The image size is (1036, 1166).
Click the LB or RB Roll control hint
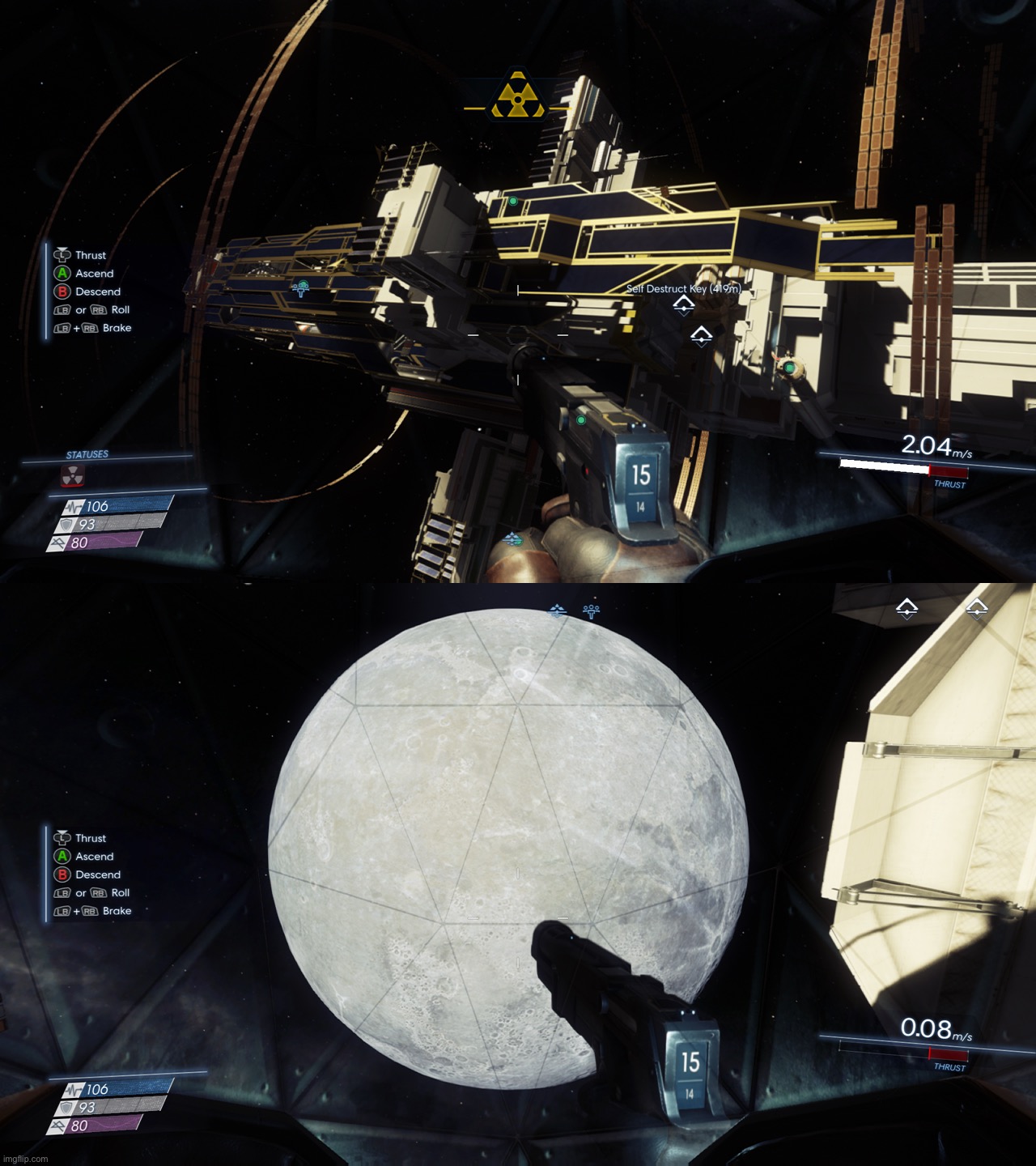coord(89,310)
